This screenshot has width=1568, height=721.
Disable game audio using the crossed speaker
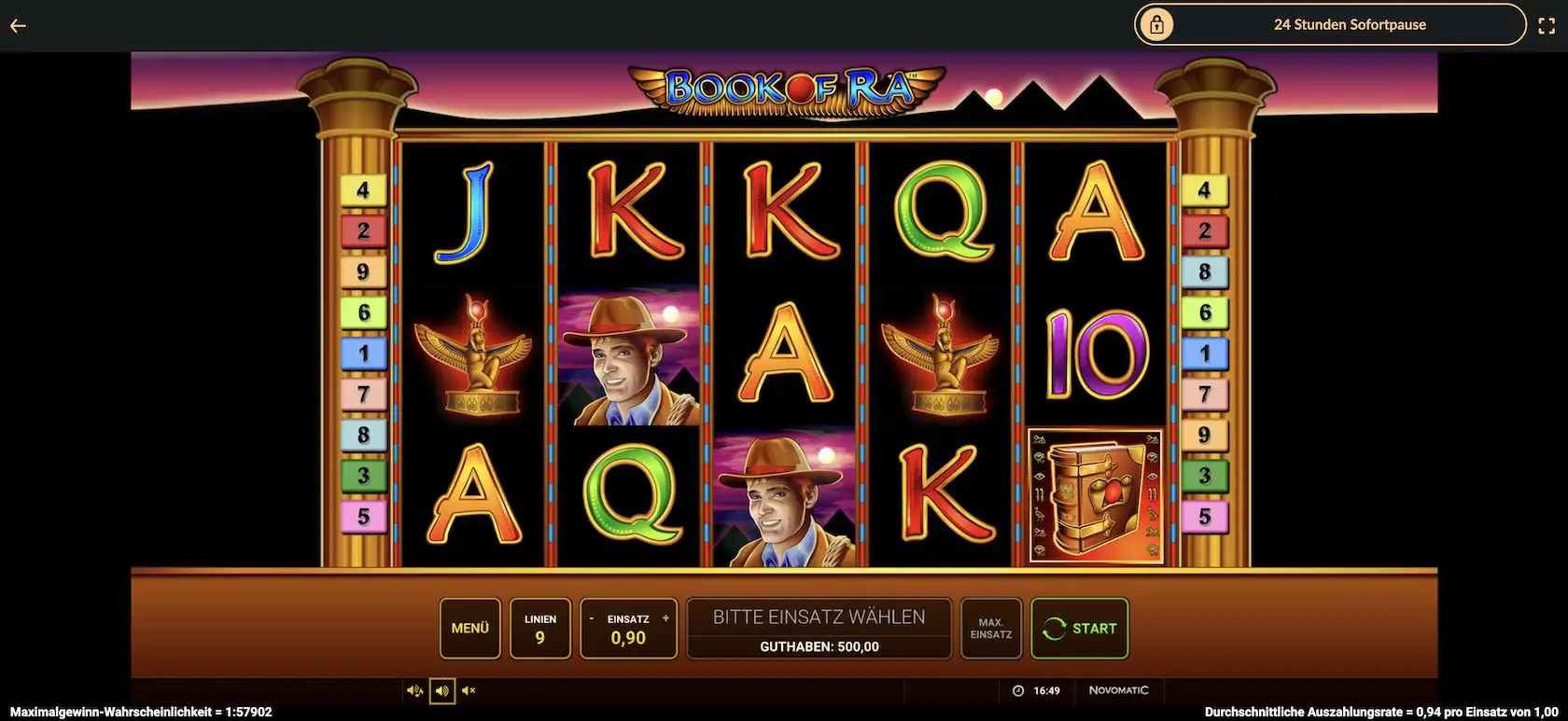469,690
